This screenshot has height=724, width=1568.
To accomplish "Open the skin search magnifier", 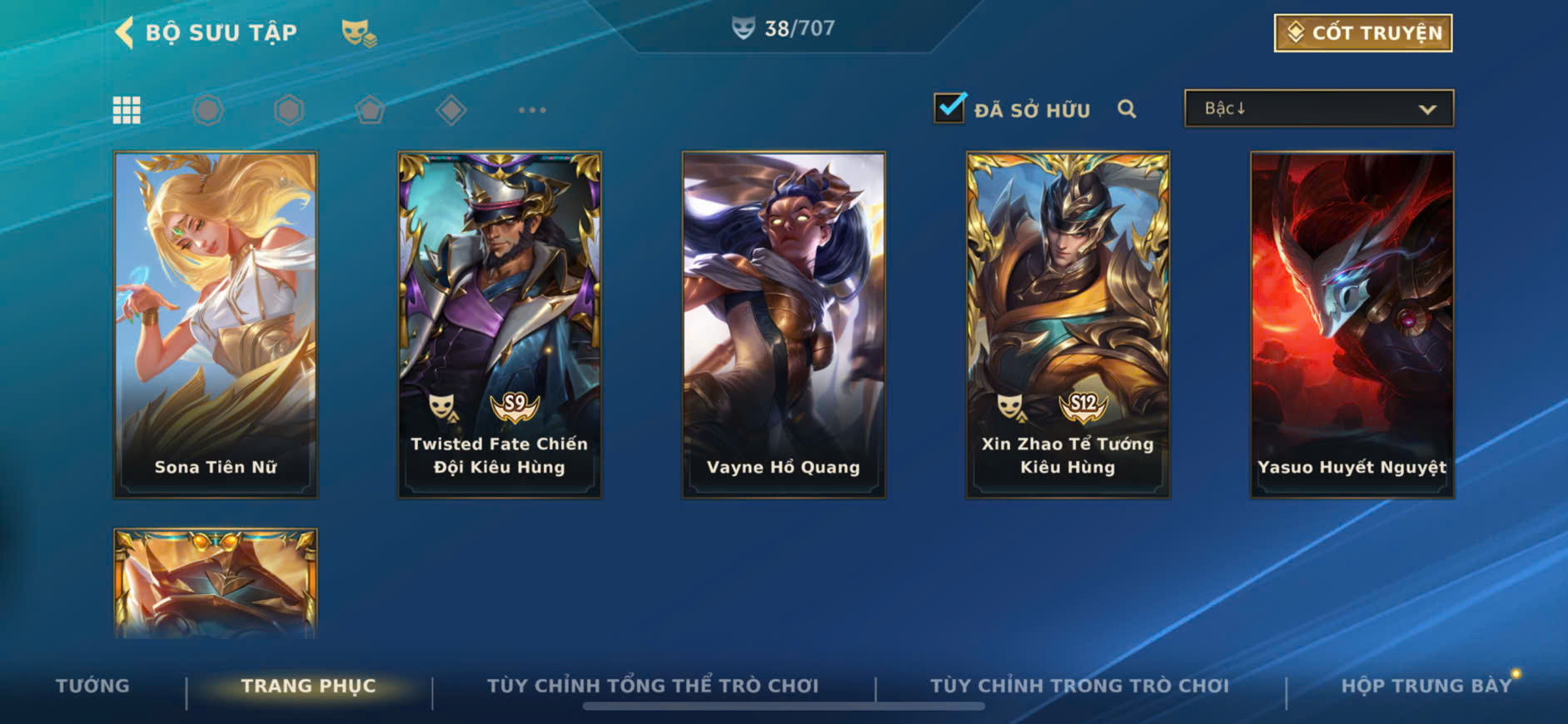I will [x=1127, y=109].
